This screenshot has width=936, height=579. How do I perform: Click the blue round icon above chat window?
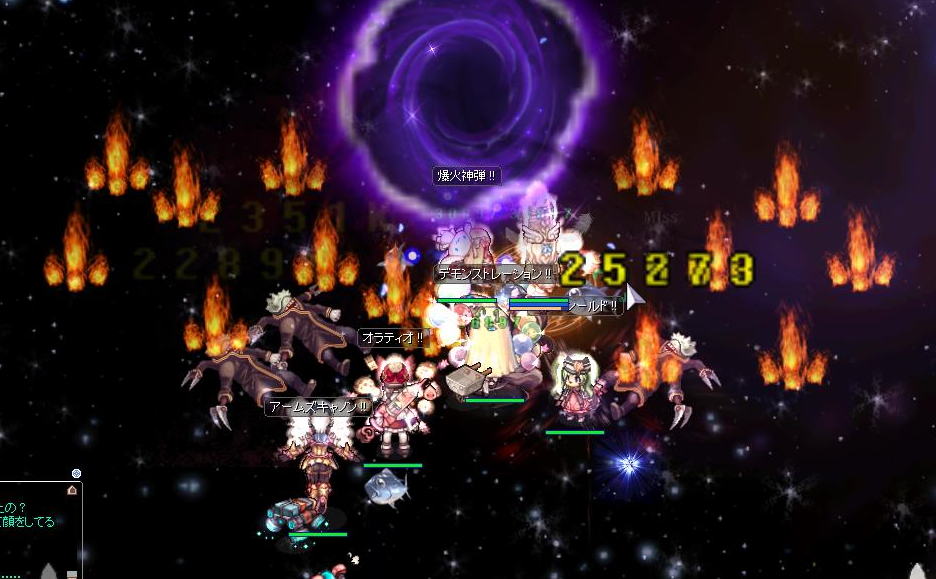pos(76,473)
